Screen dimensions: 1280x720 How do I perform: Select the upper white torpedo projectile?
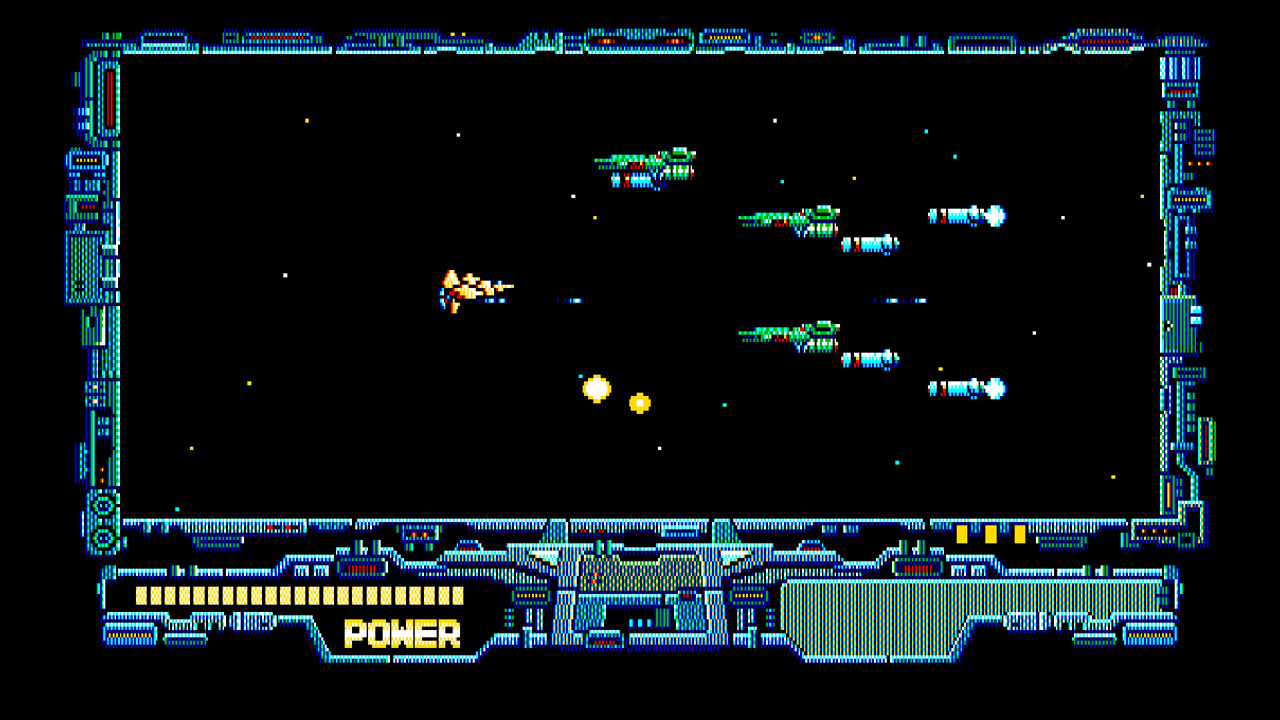968,215
